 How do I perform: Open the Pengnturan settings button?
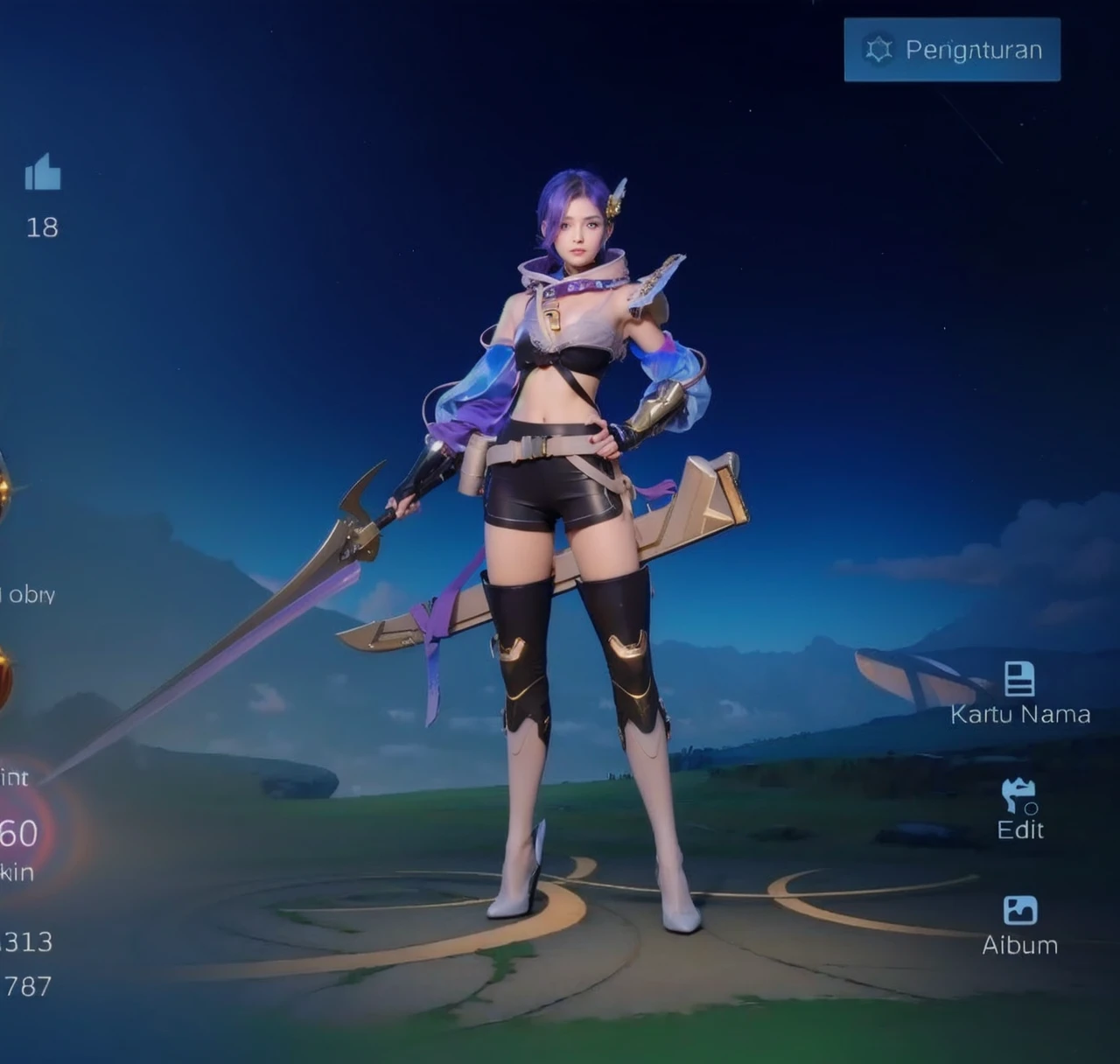tap(952, 50)
